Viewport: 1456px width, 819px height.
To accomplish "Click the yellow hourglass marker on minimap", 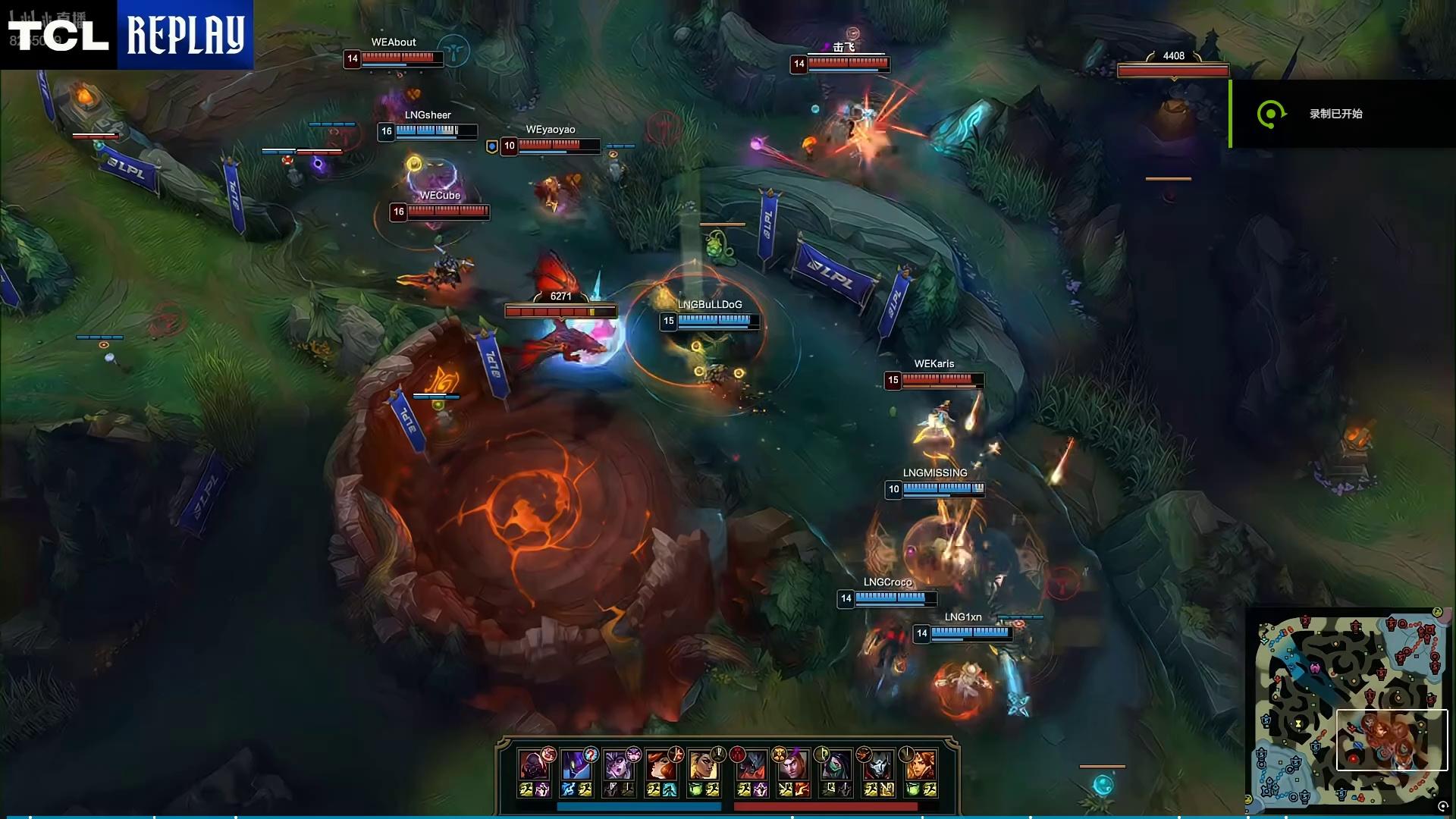I will coord(1299,725).
